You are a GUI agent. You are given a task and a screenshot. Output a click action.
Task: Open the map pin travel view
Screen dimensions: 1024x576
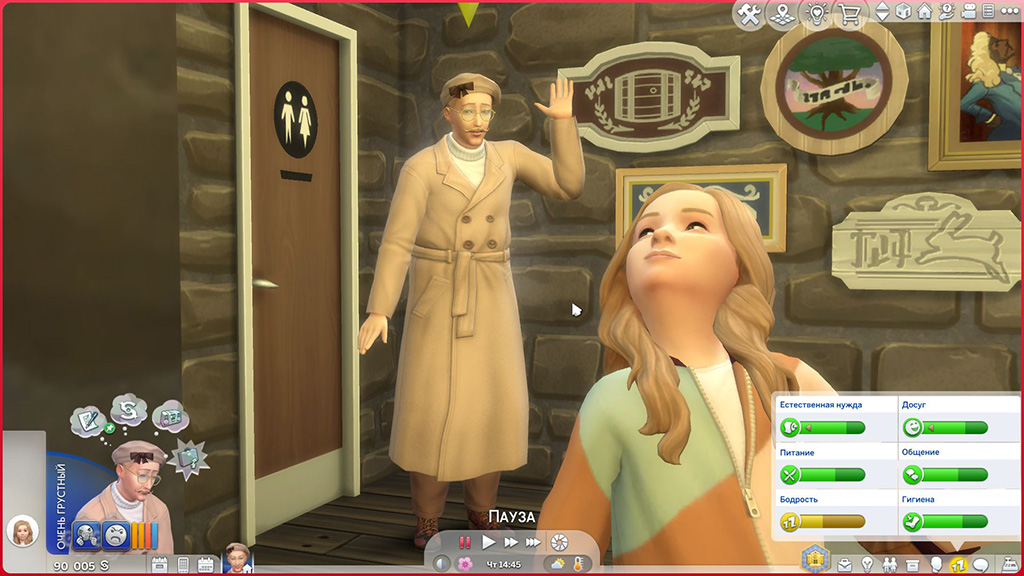click(784, 13)
